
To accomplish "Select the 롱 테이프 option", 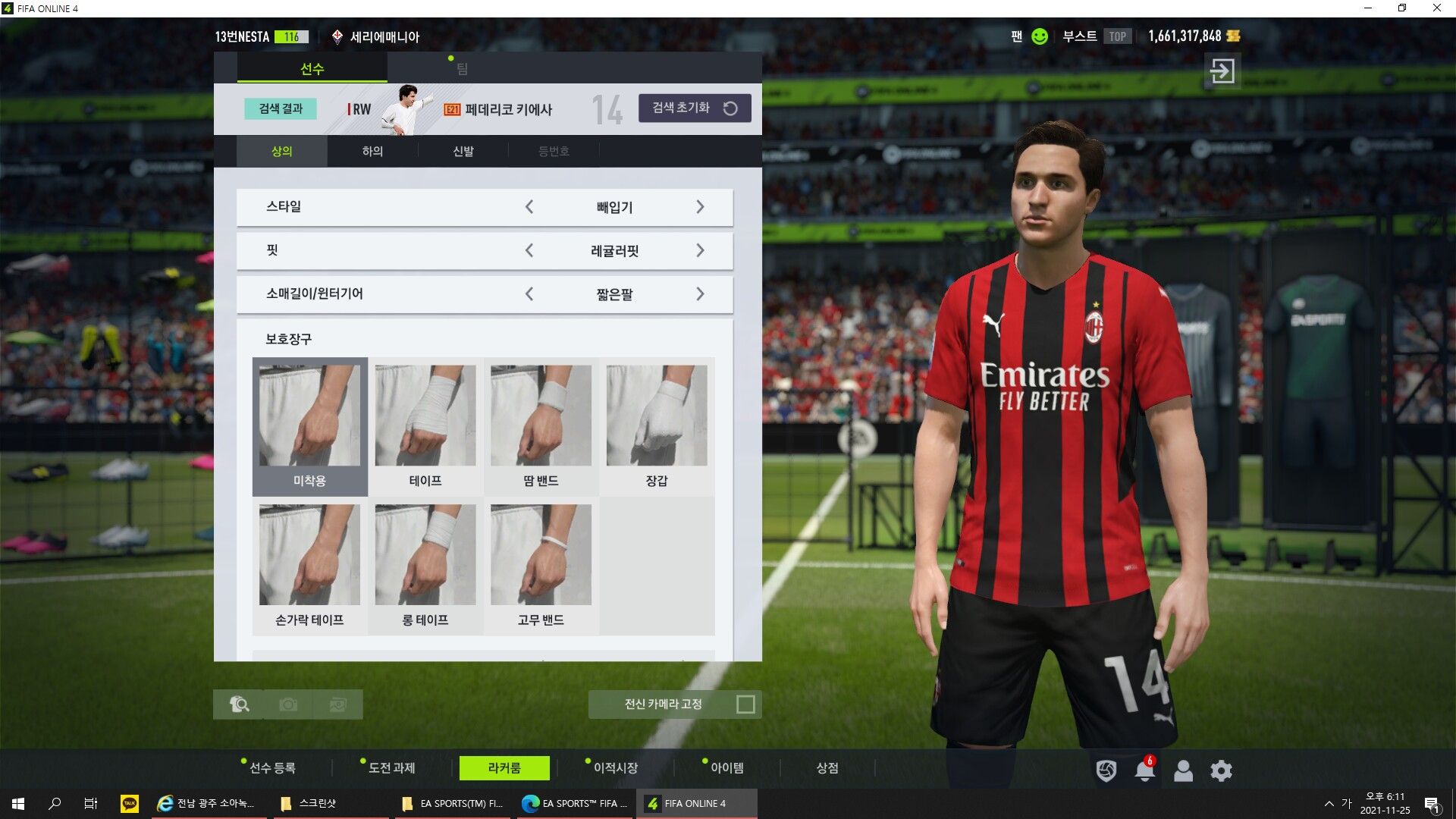I will pos(425,565).
